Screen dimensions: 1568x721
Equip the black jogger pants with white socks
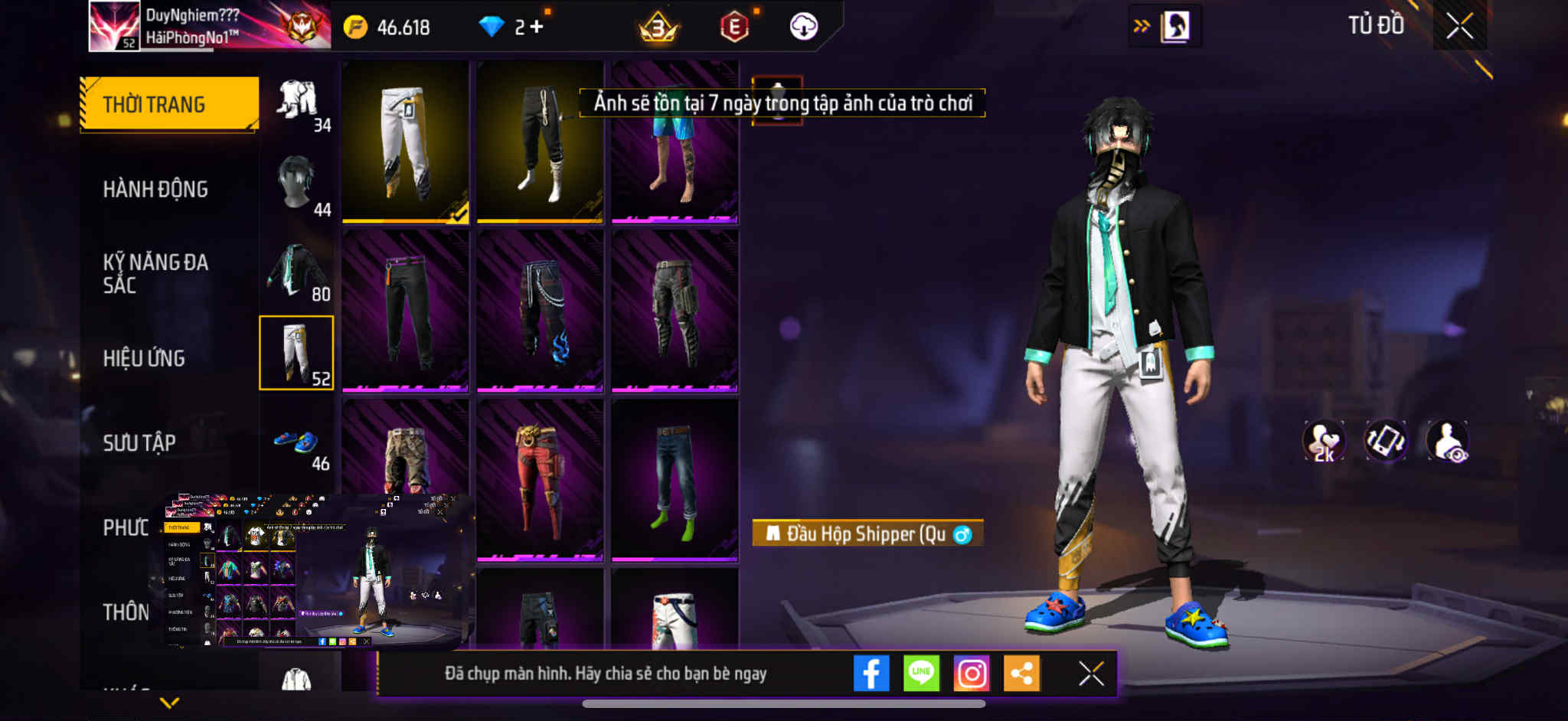tap(540, 142)
